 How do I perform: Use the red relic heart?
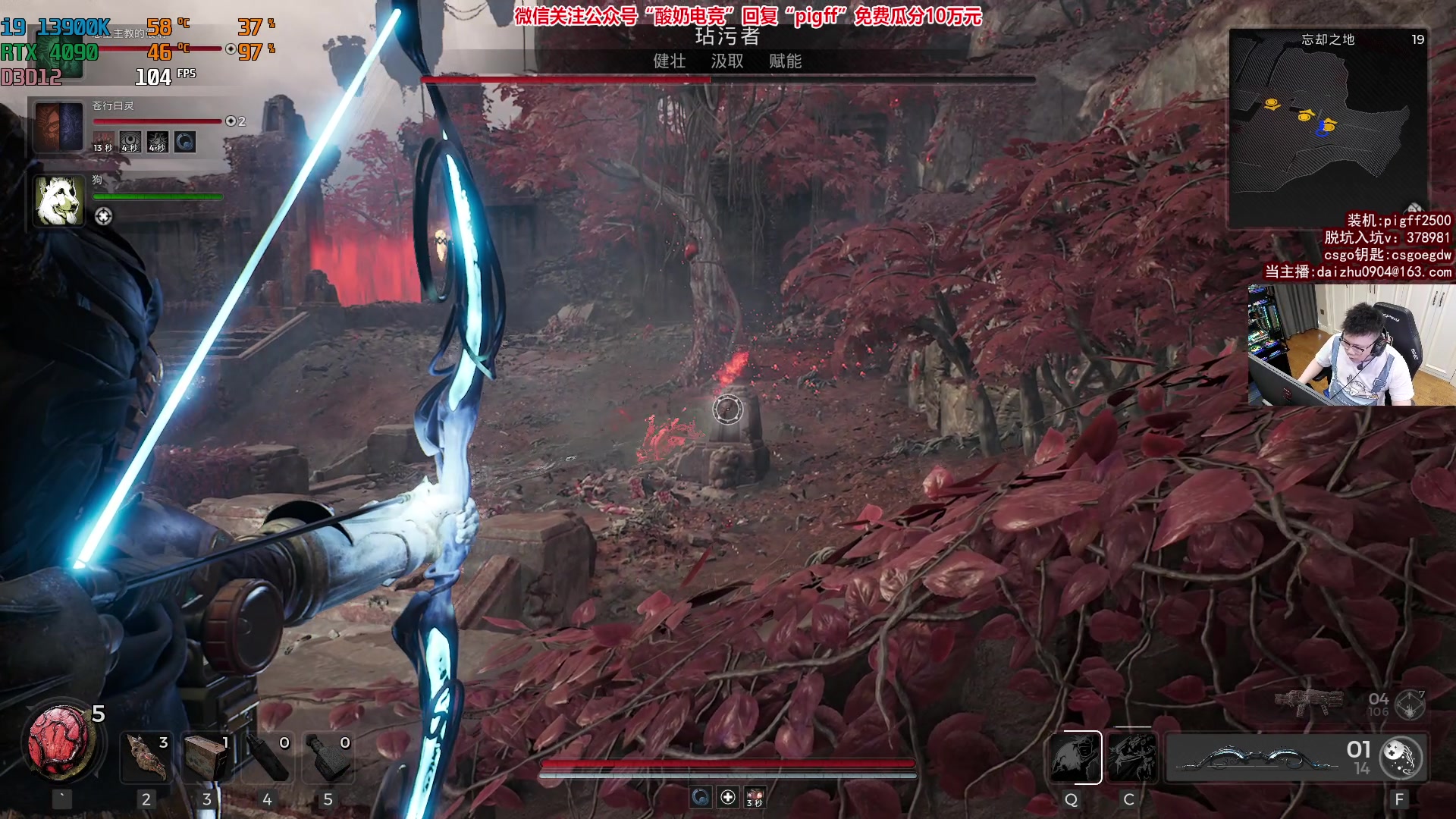(59, 742)
